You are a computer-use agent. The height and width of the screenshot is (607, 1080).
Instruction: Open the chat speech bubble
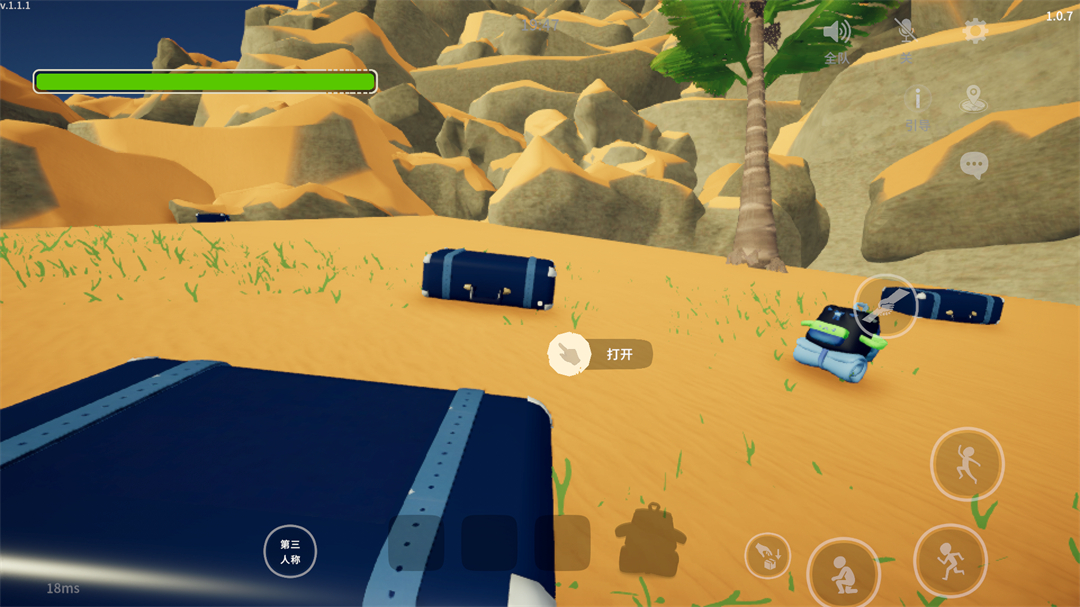click(974, 165)
